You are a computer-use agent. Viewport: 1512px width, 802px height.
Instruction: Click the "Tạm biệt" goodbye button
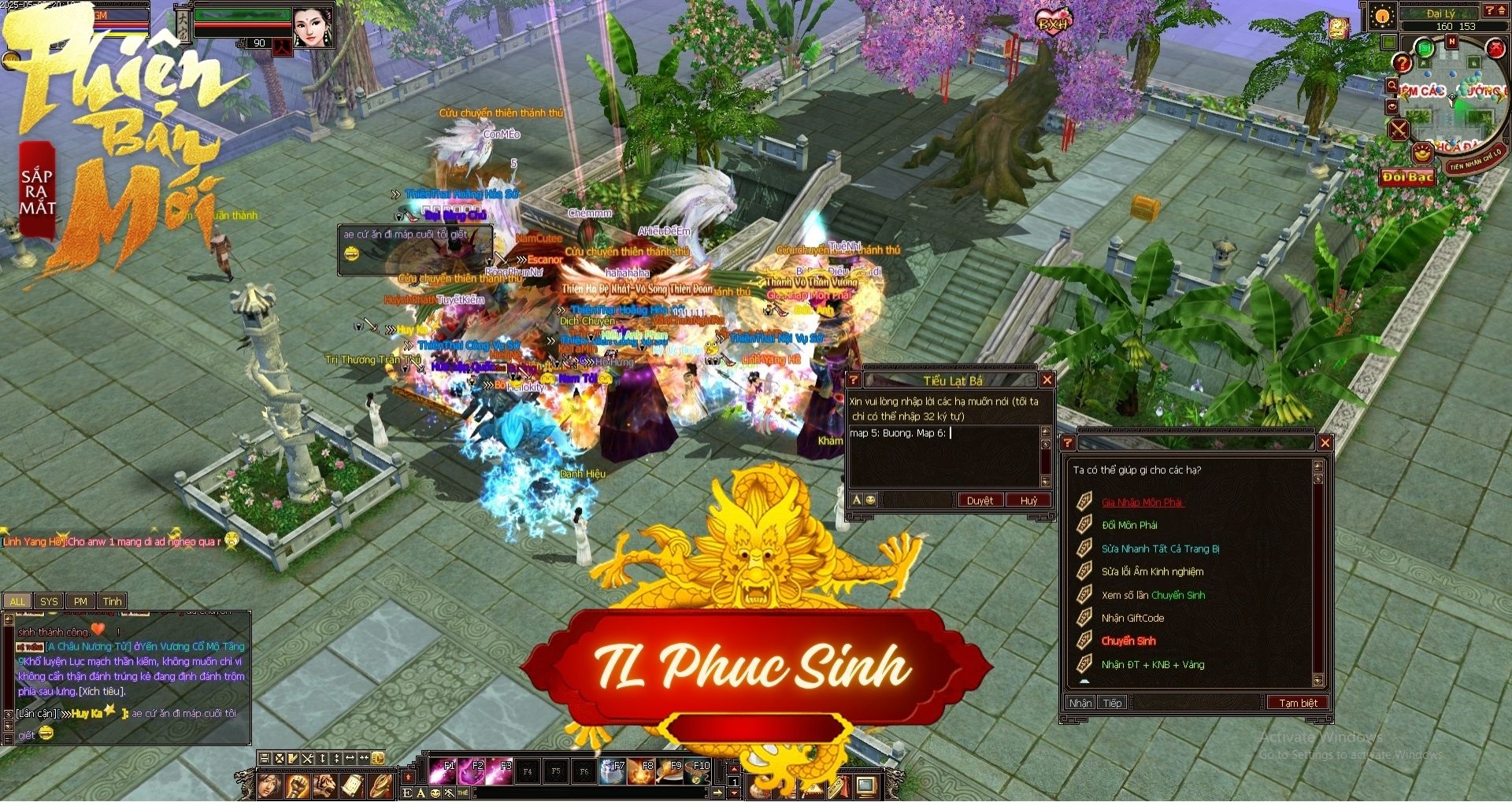click(x=1297, y=703)
